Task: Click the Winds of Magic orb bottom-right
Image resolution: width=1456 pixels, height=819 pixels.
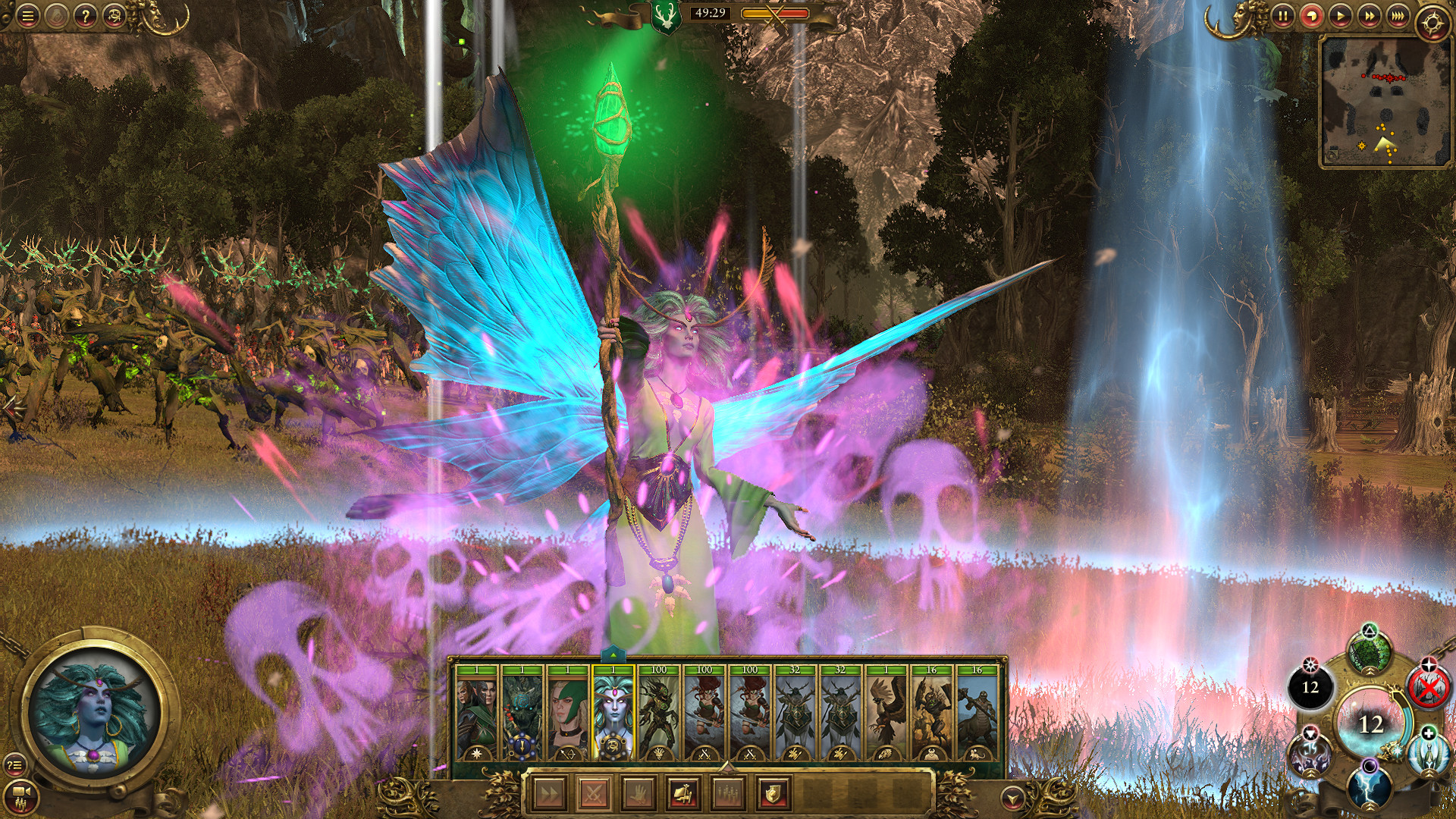Action: (x=1370, y=722)
